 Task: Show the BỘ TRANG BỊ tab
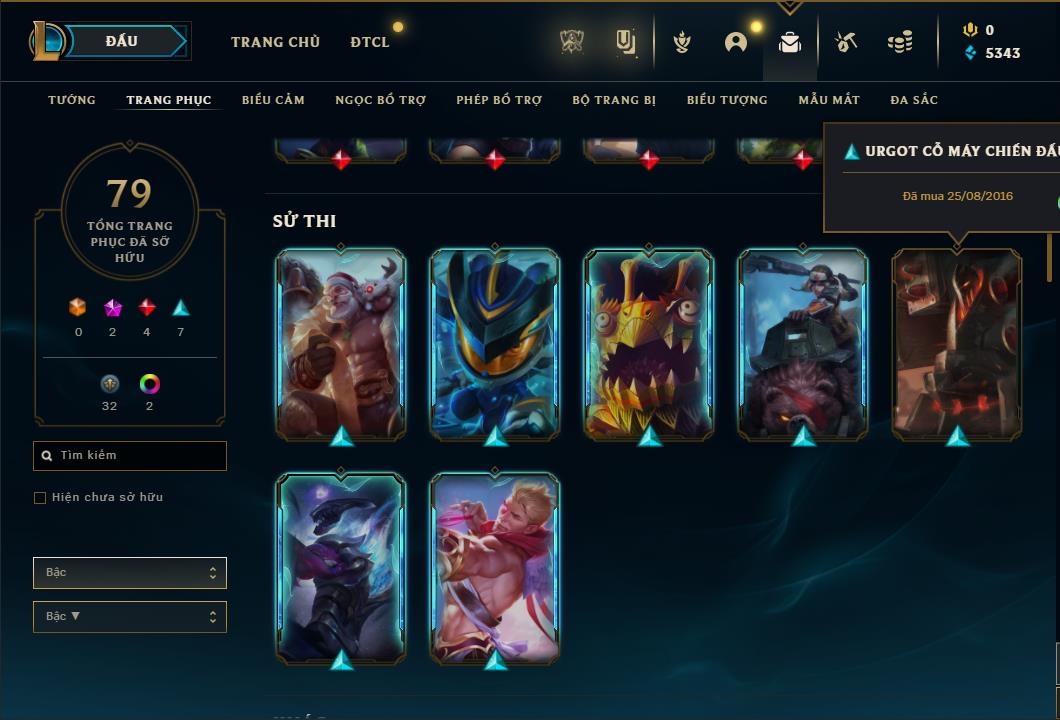point(614,100)
